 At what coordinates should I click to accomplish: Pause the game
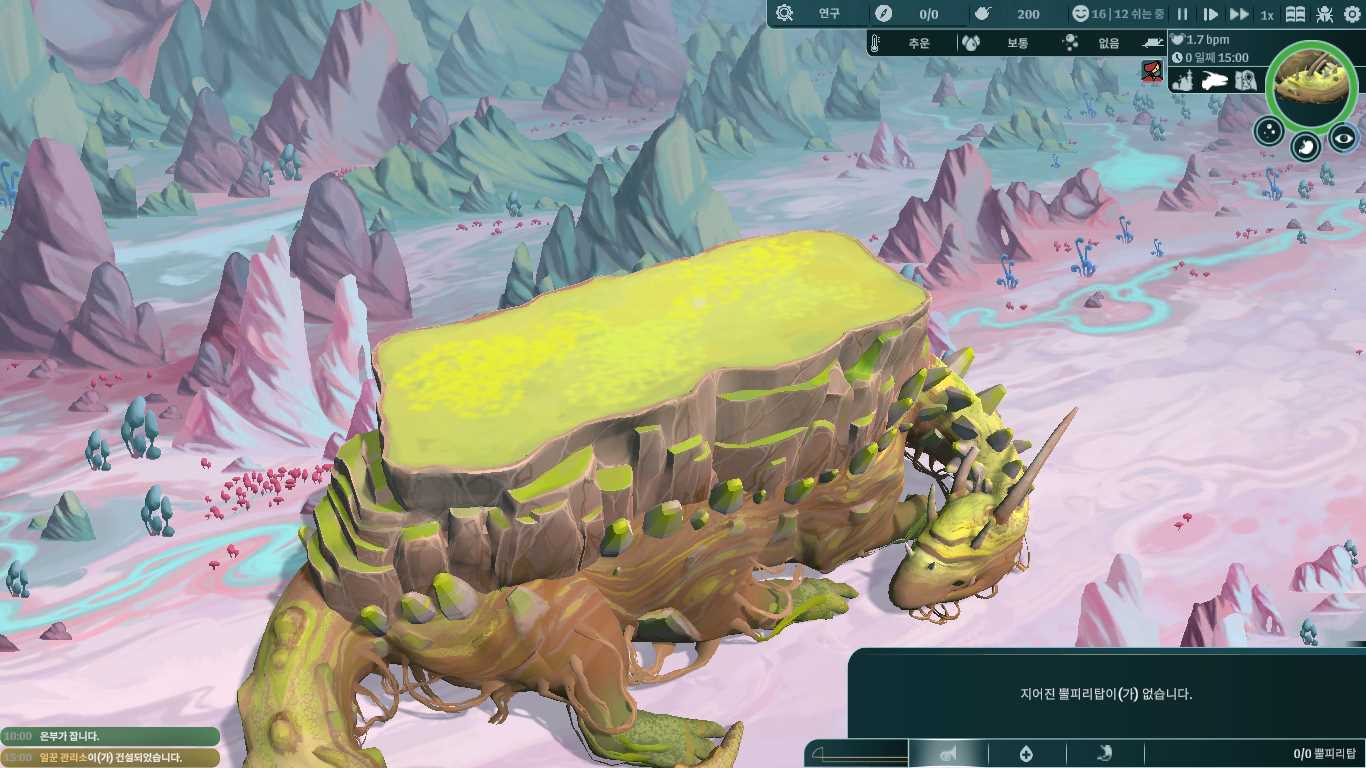[x=1182, y=14]
